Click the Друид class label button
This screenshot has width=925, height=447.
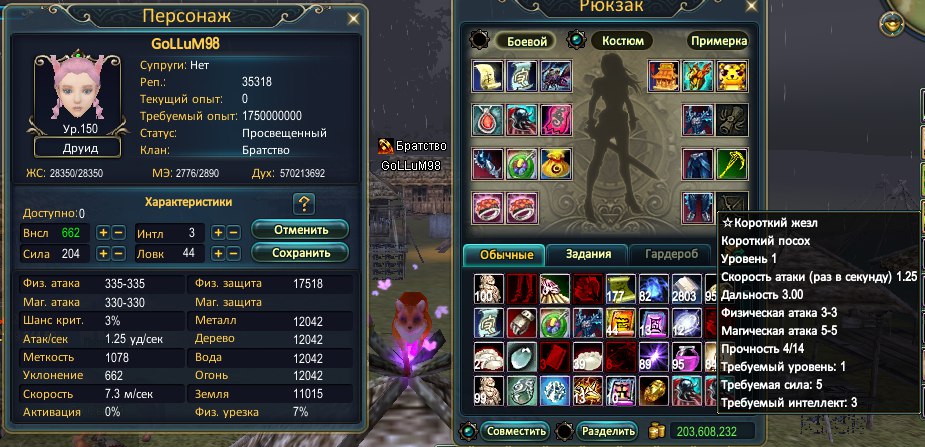[78, 148]
